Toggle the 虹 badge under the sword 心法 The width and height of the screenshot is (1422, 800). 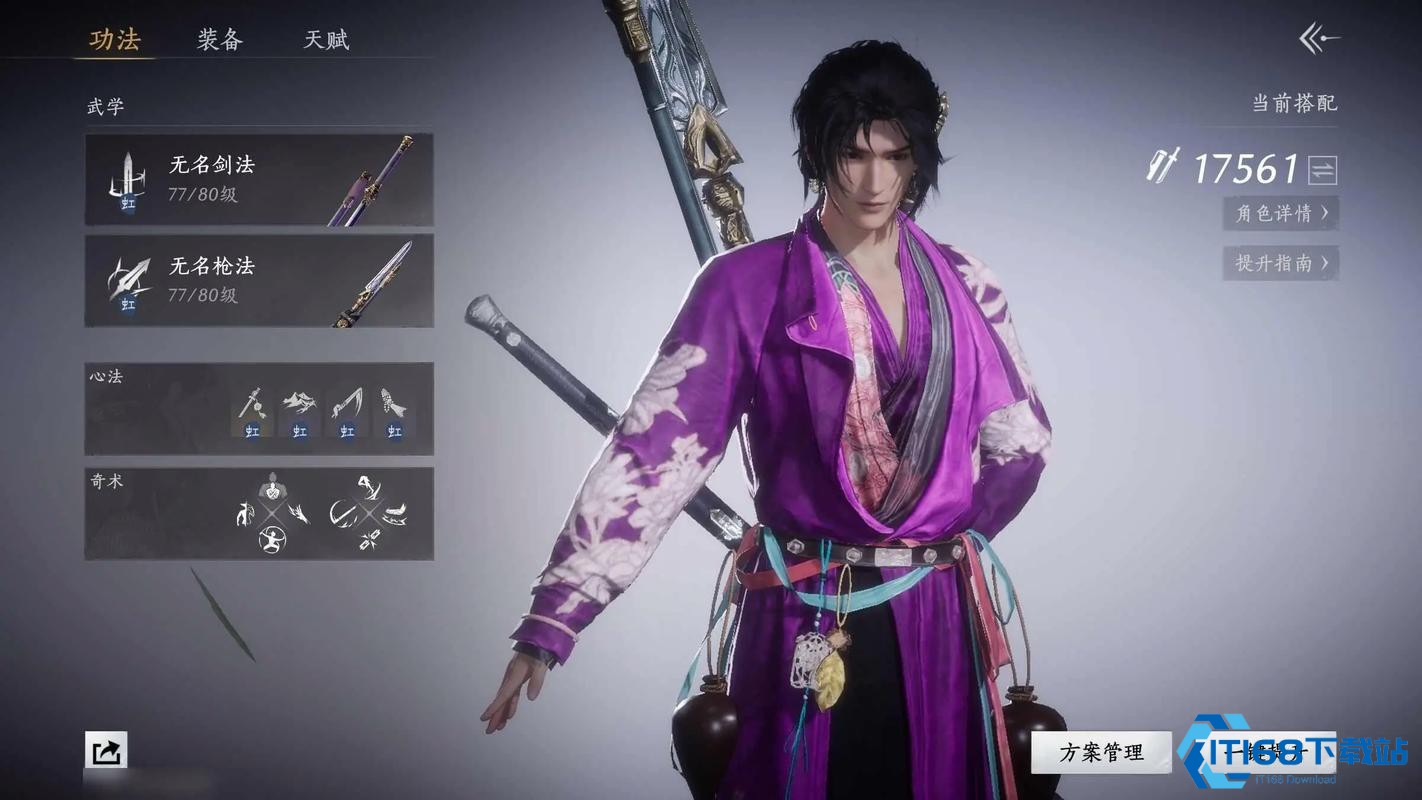(x=251, y=431)
